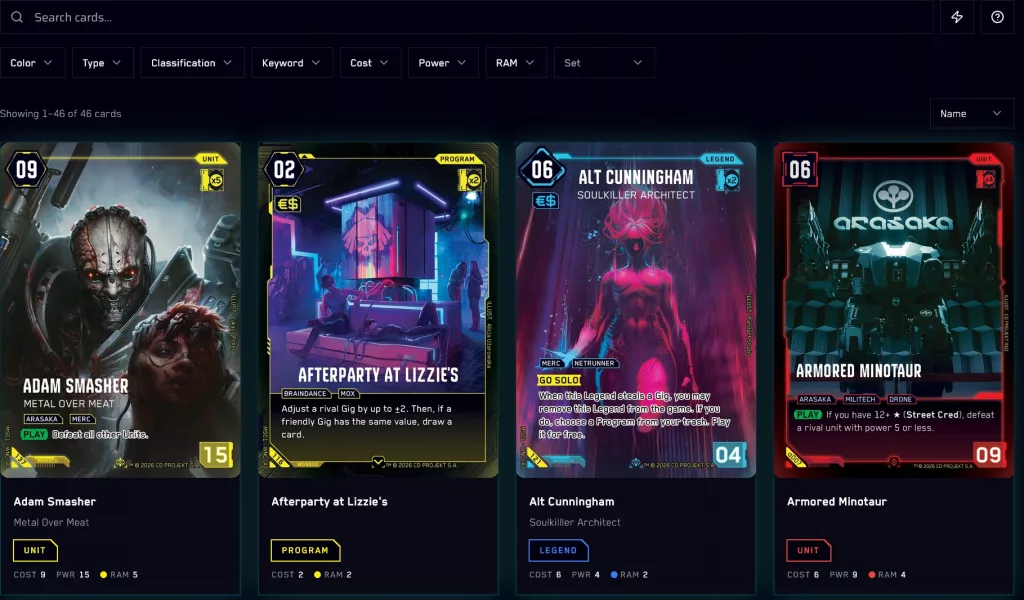Open the Cost filter dropdown
The image size is (1024, 600).
click(x=371, y=63)
